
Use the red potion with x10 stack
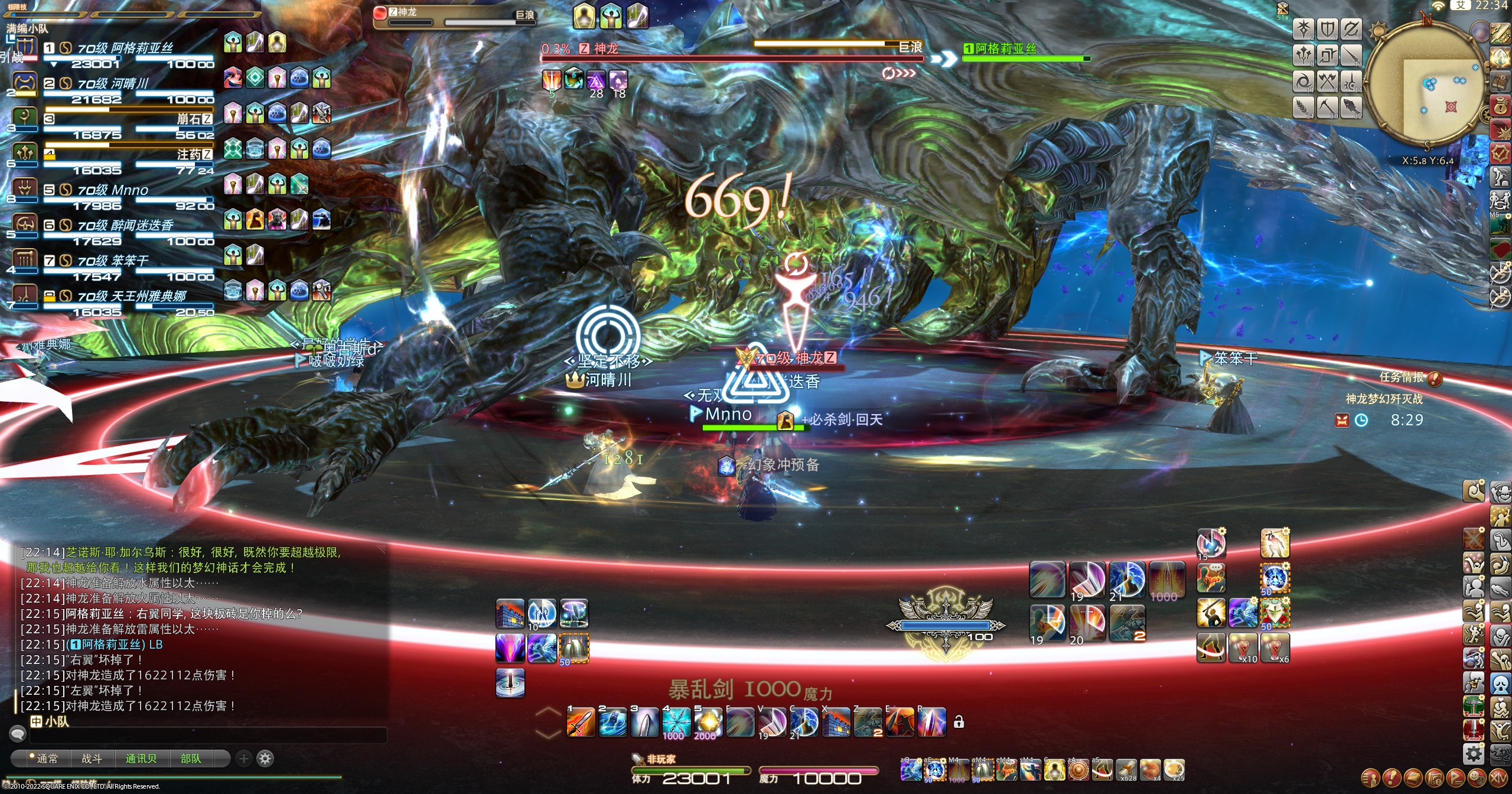coord(1243,647)
